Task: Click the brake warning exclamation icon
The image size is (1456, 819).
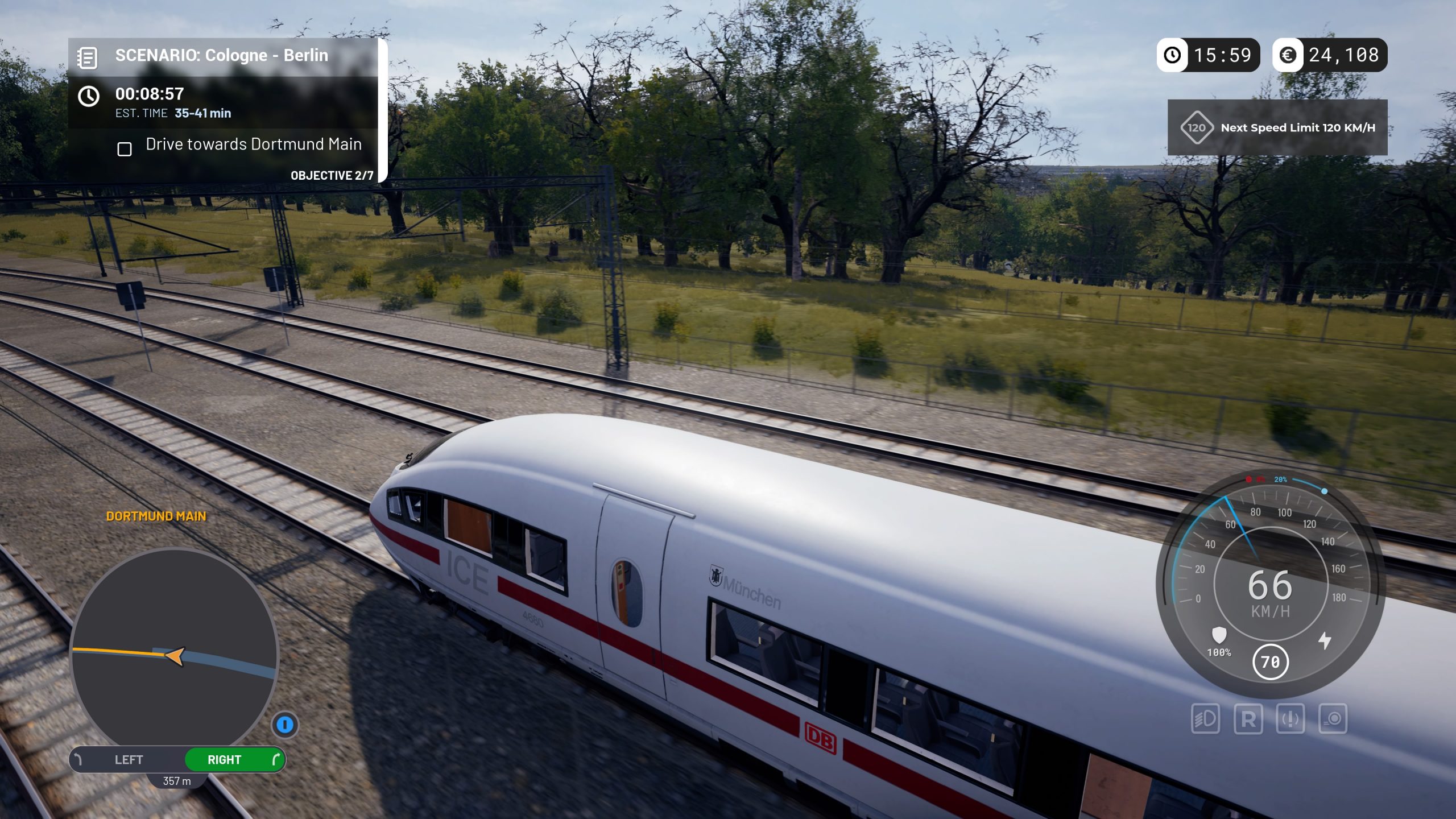Action: (1290, 719)
